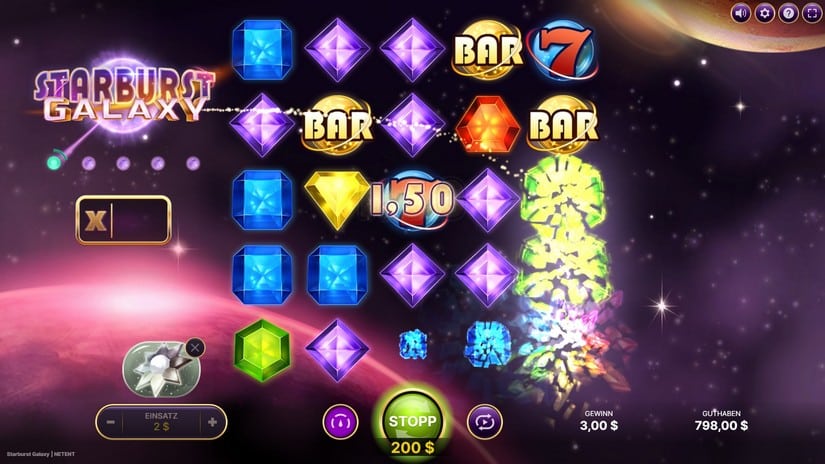Hit the green STOPP button

point(411,418)
